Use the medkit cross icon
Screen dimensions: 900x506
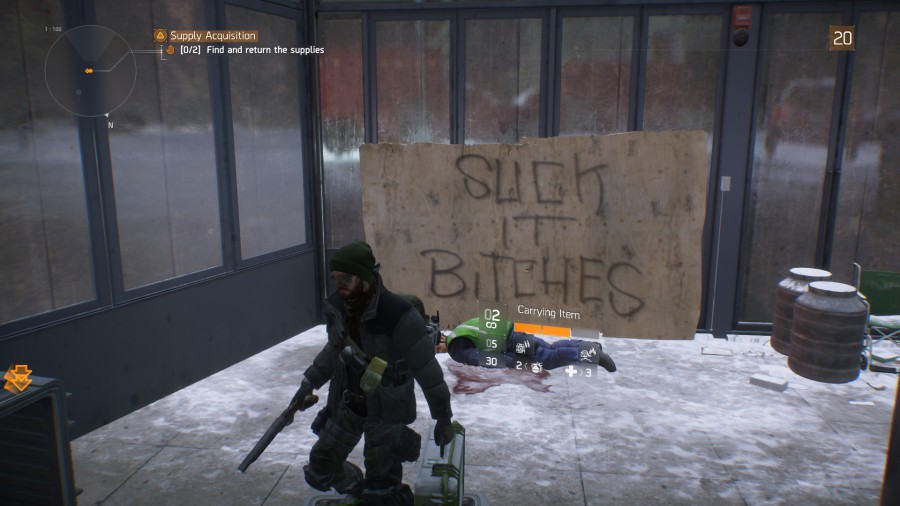571,371
